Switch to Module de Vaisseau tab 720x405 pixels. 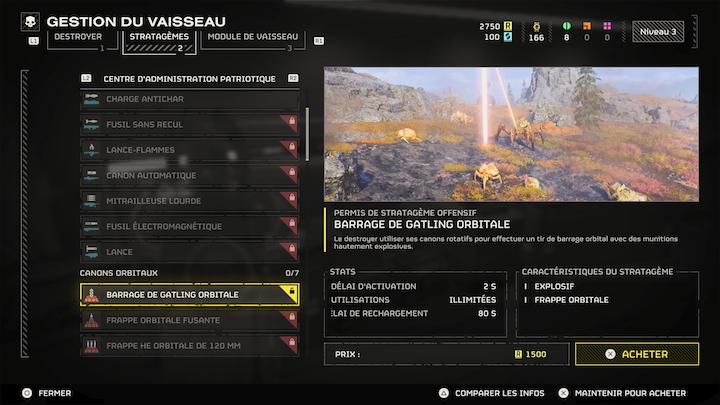[x=250, y=38]
